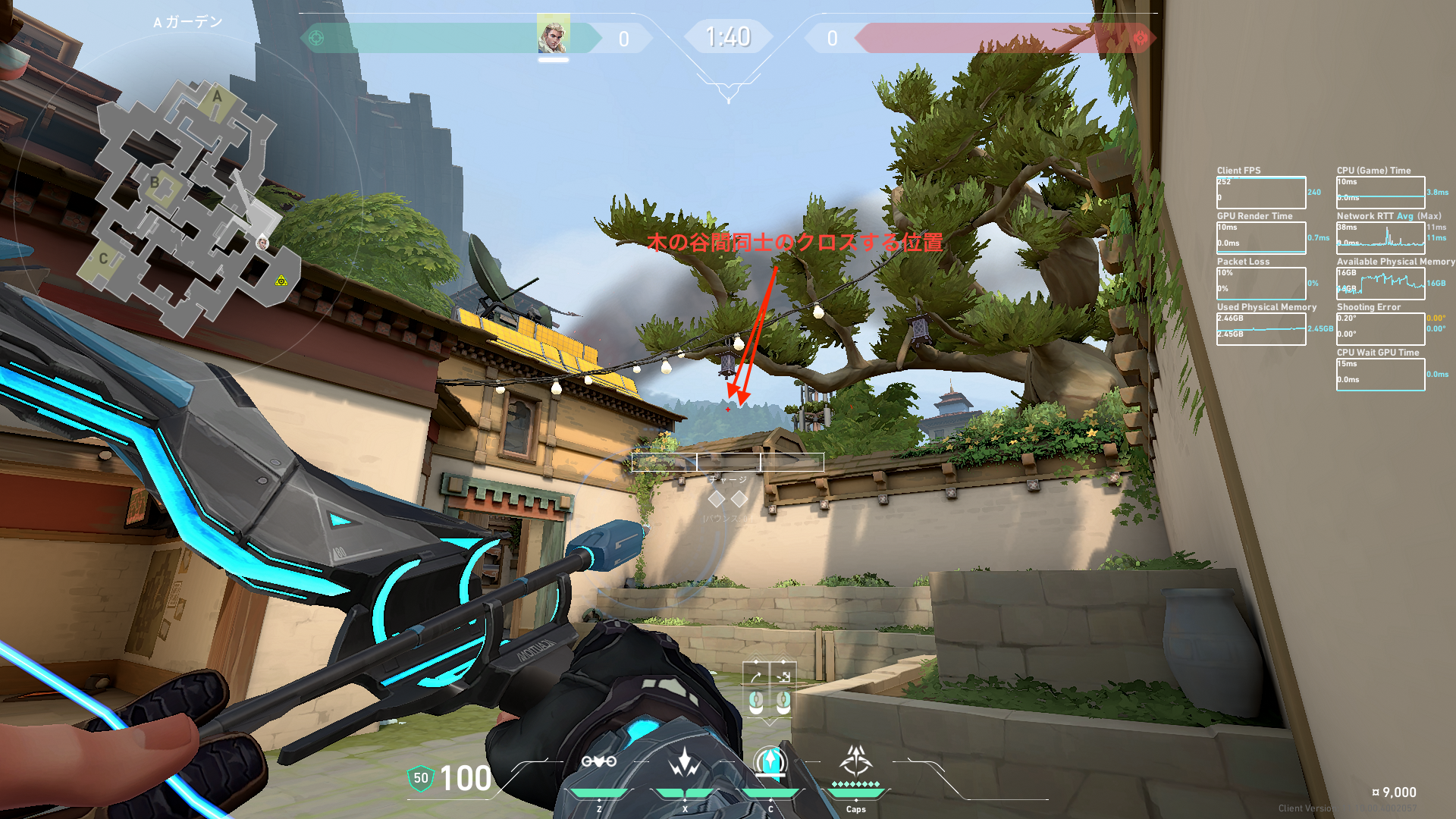
Task: Select the C site marker on minimap
Action: pos(104,259)
